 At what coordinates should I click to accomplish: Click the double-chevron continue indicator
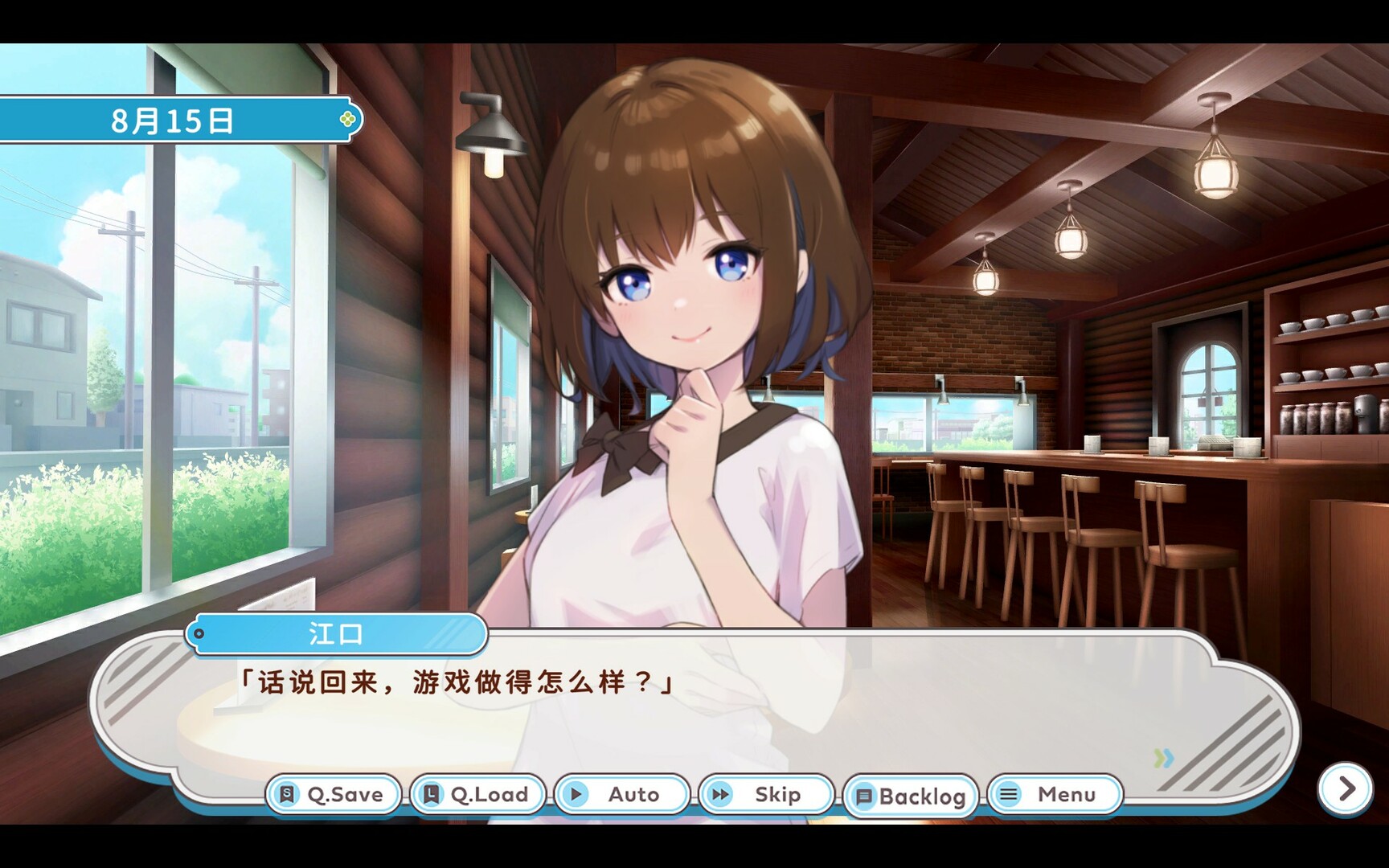(x=1163, y=756)
